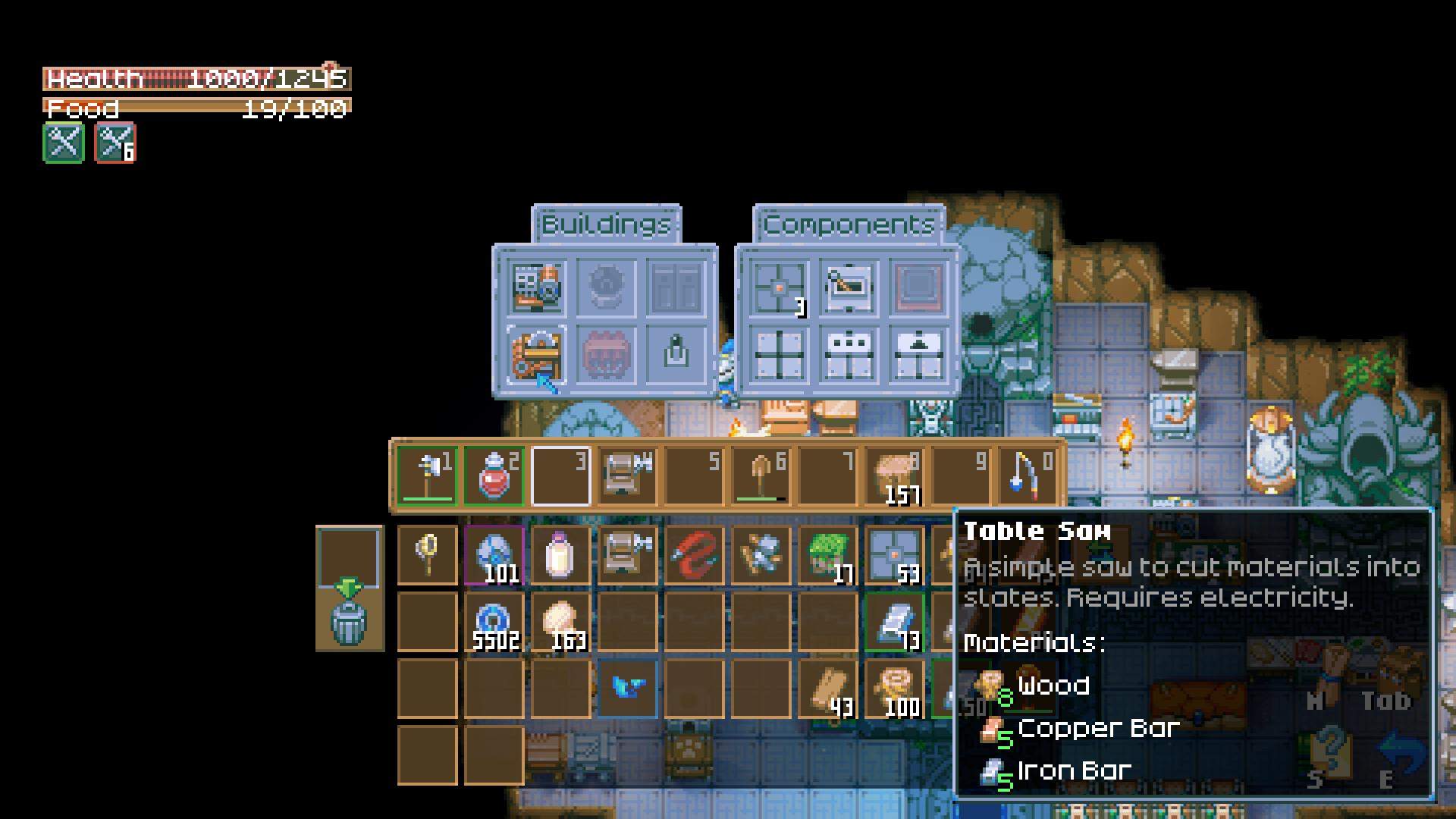
Task: Pick up the red magnet item
Action: tap(694, 555)
